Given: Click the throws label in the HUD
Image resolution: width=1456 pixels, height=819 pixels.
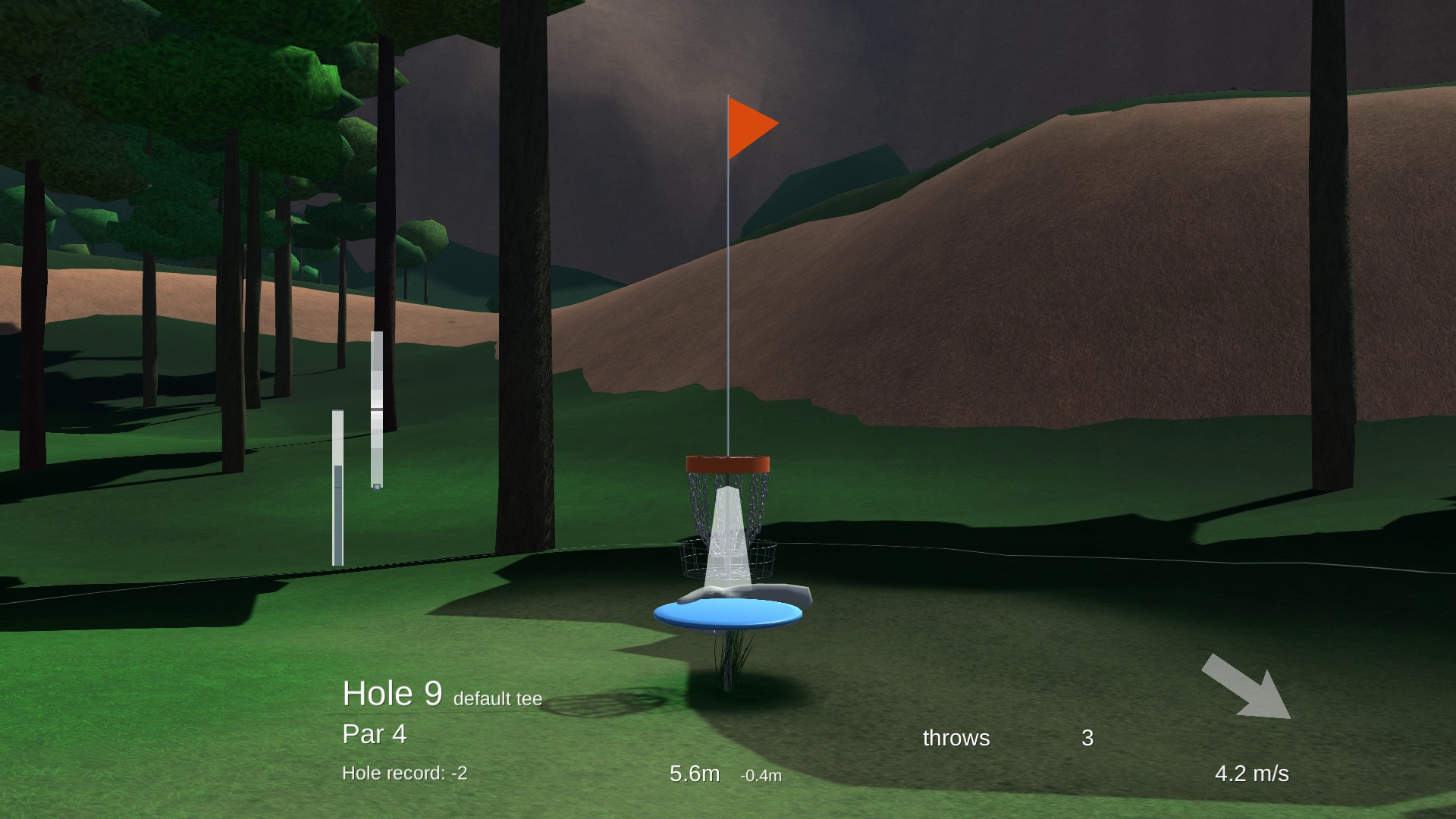Looking at the screenshot, I should (956, 737).
